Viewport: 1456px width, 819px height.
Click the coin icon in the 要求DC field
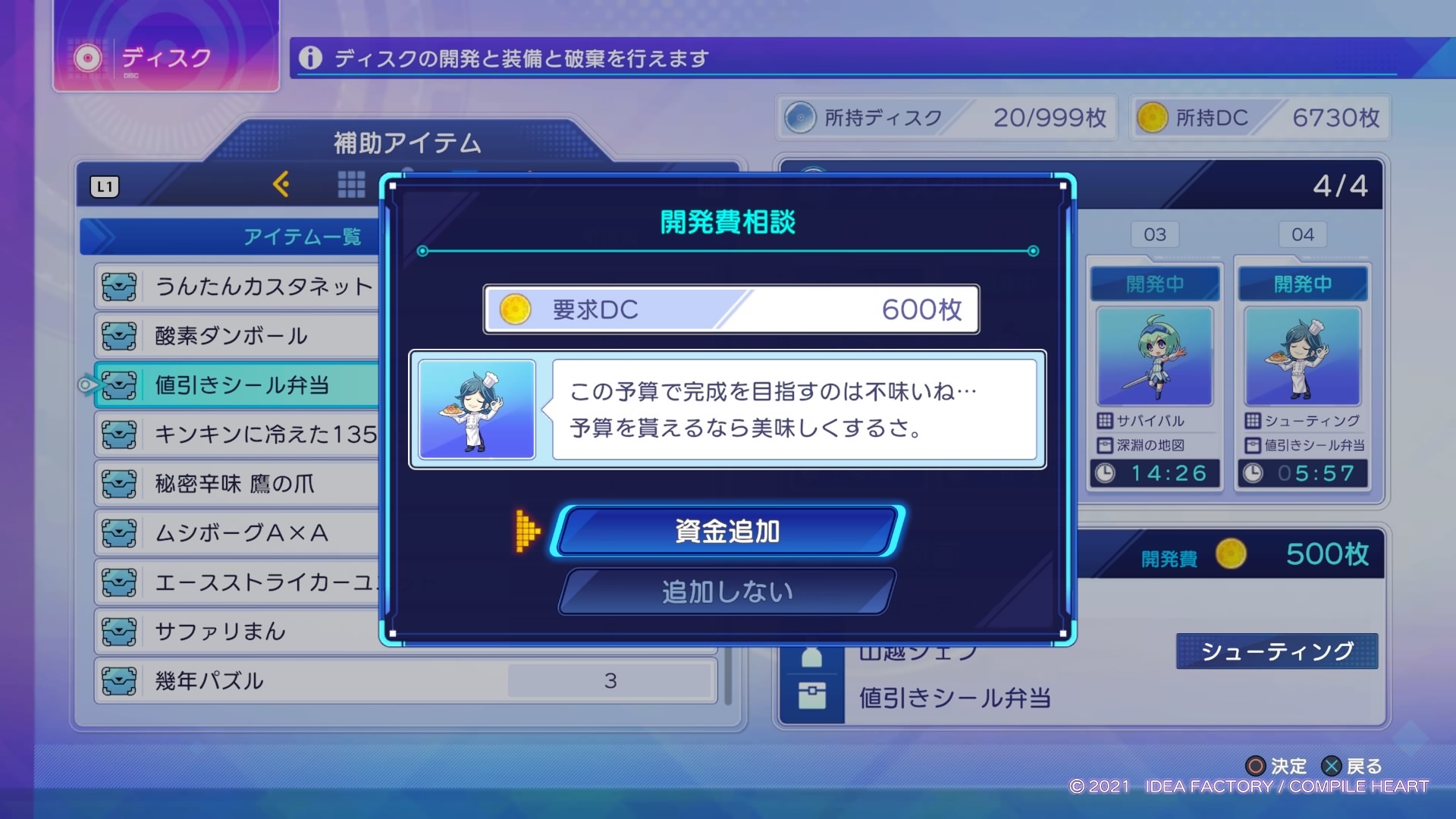click(516, 310)
